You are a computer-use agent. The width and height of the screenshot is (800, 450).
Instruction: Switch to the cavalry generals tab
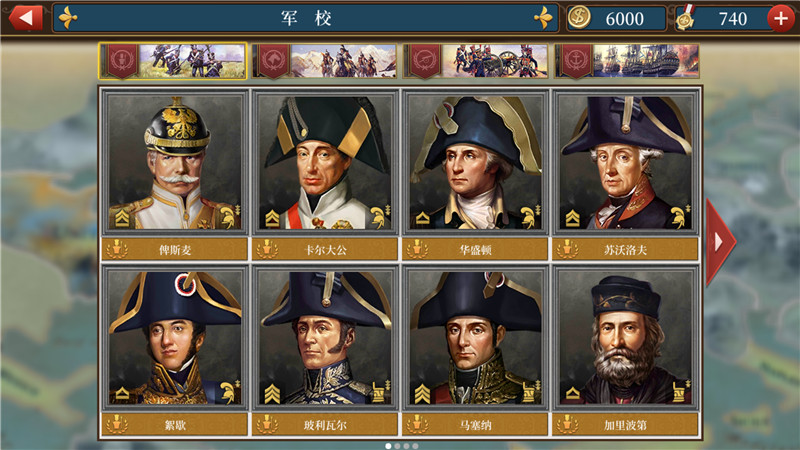[324, 61]
